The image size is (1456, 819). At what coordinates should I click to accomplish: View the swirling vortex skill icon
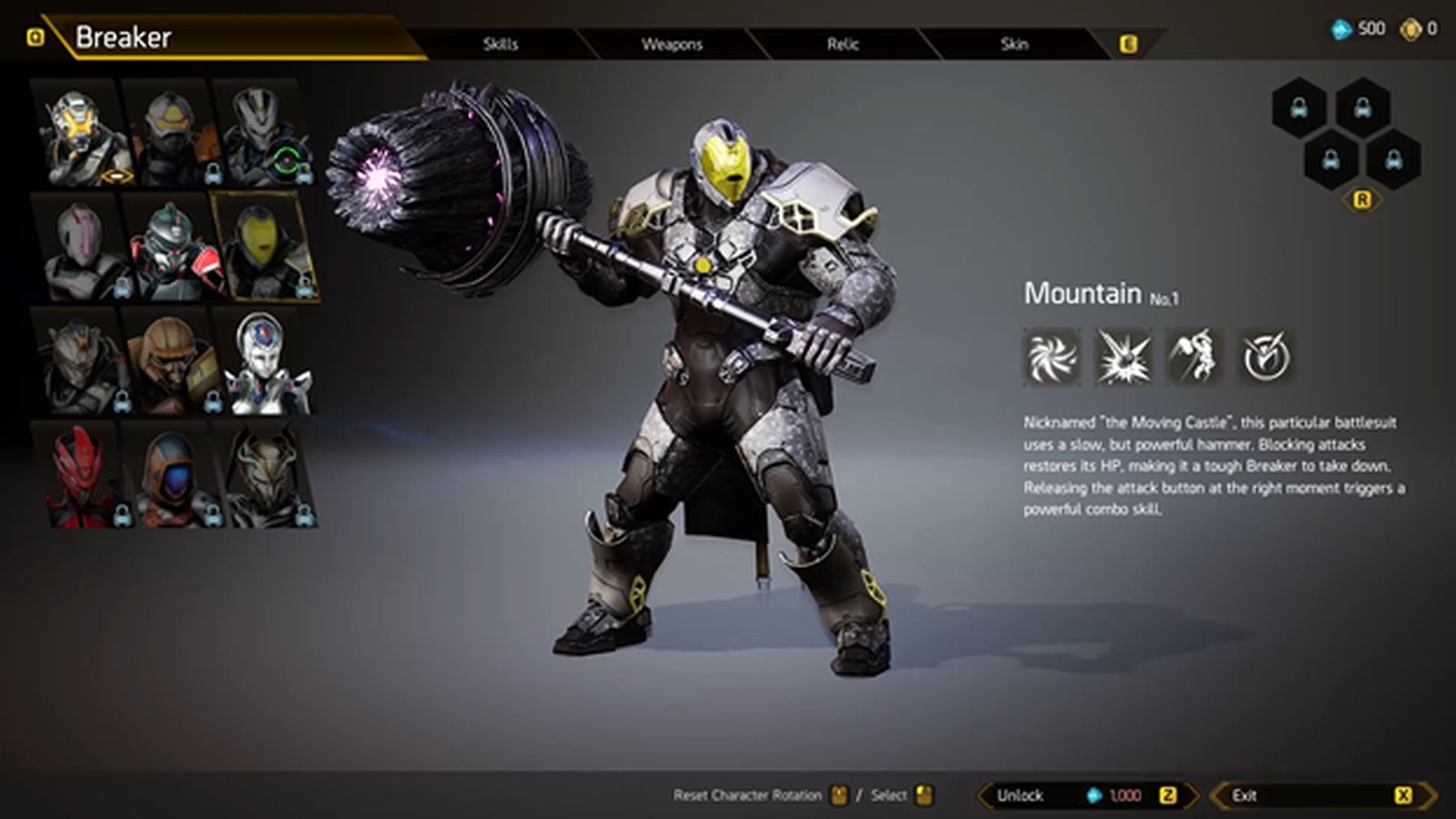(x=1053, y=357)
